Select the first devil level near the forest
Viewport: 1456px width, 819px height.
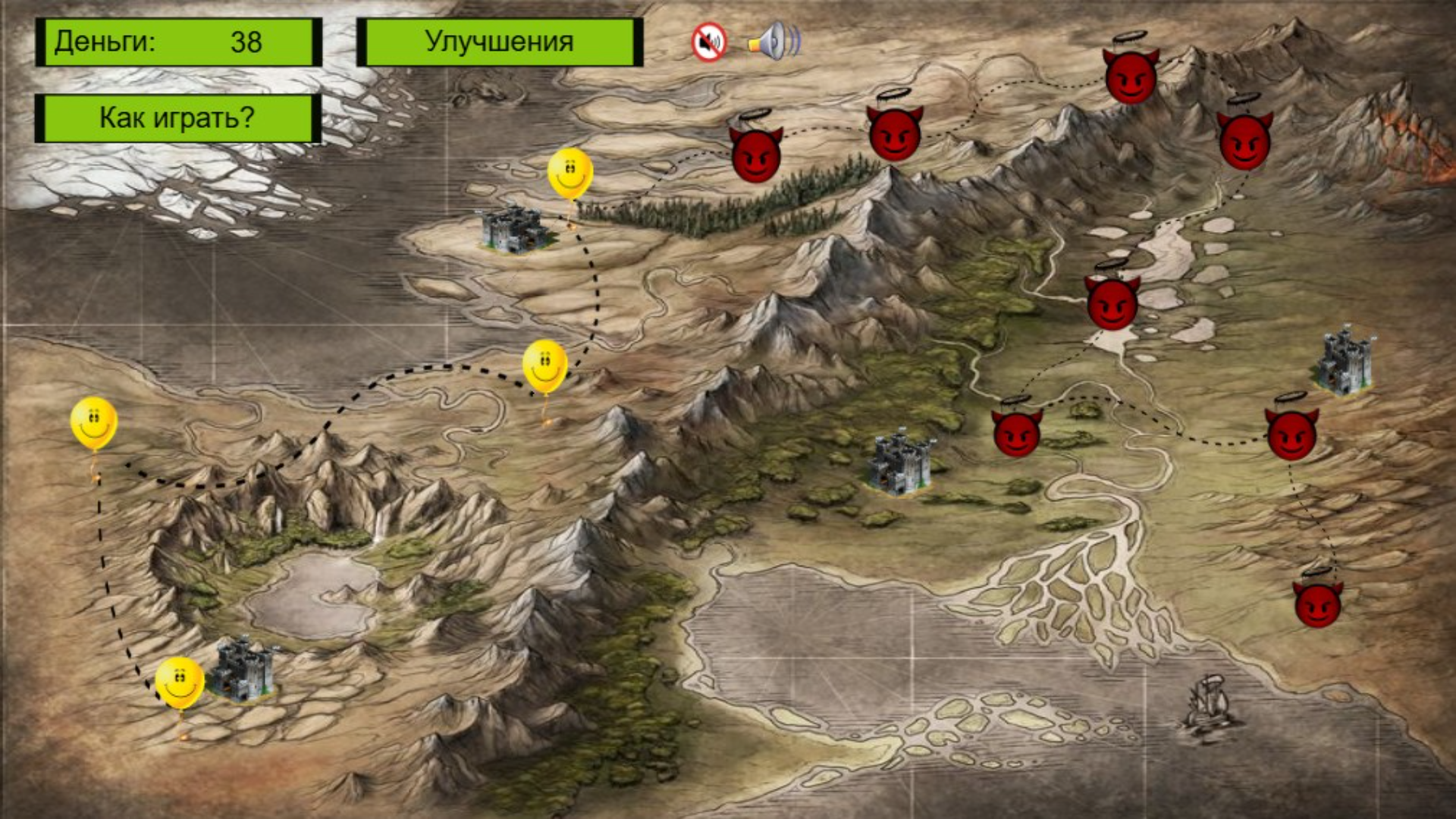point(755,155)
